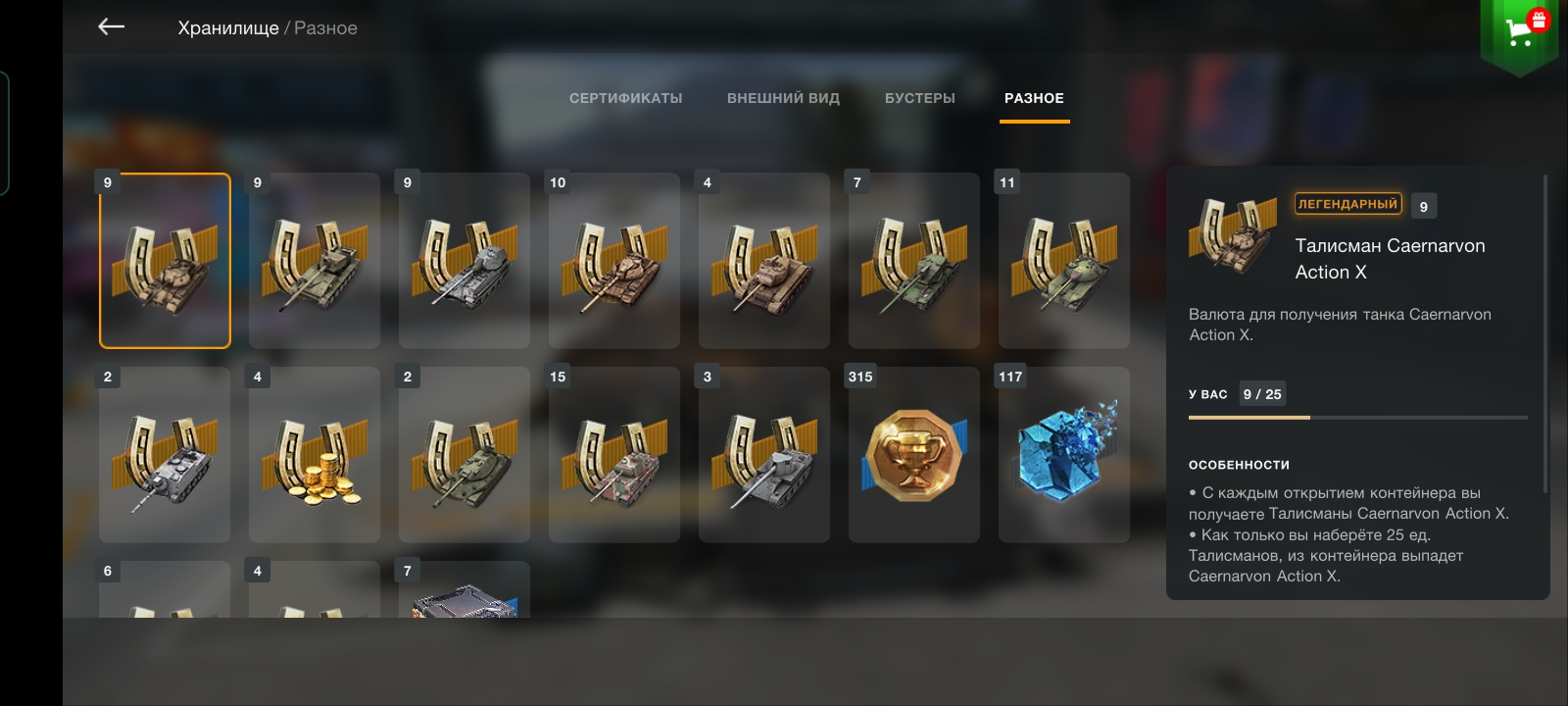Pick the talisman tile showing count 11
Viewport: 1568px width, 706px height.
[1064, 261]
